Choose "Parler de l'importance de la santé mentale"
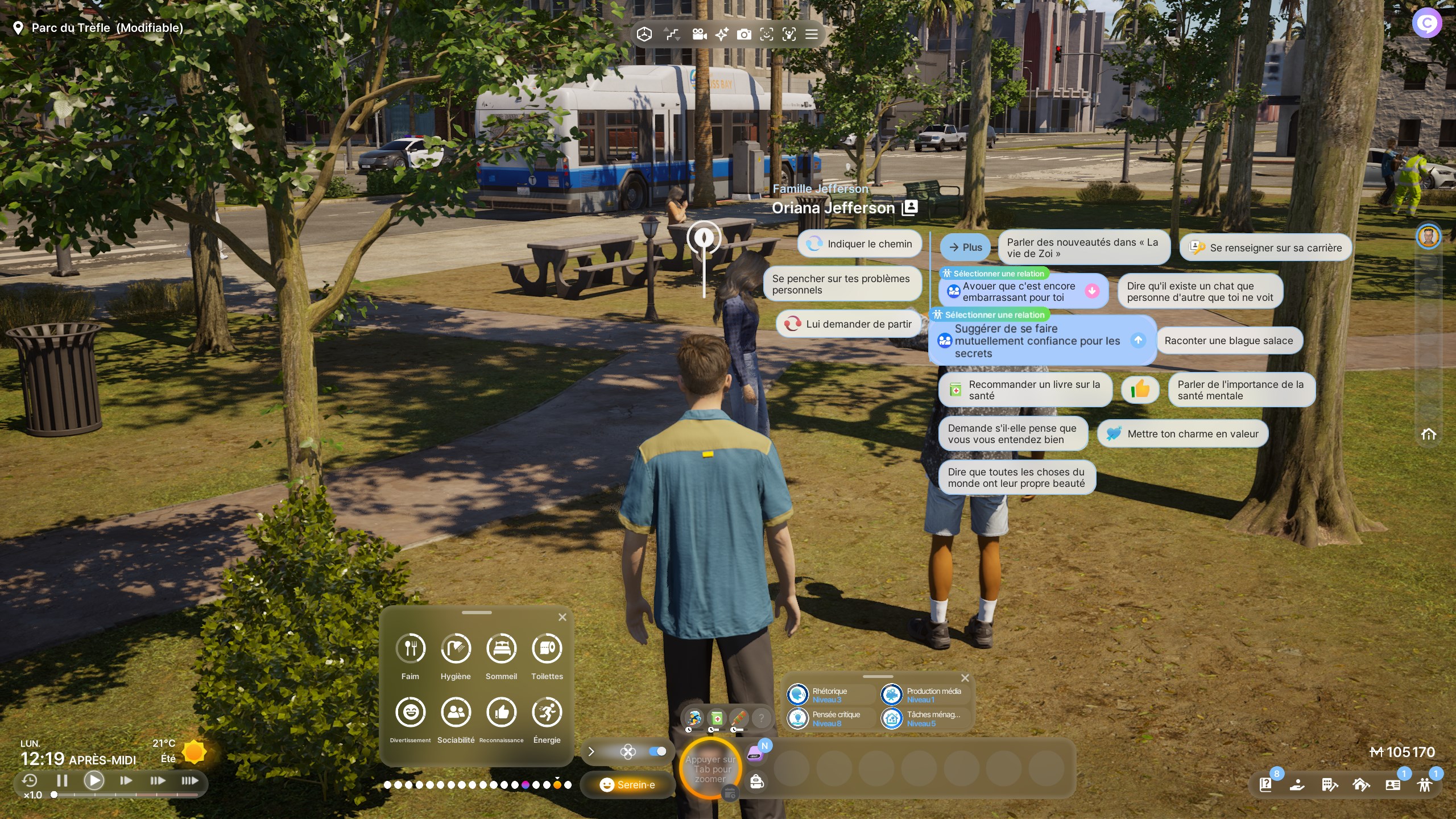 (x=1241, y=390)
